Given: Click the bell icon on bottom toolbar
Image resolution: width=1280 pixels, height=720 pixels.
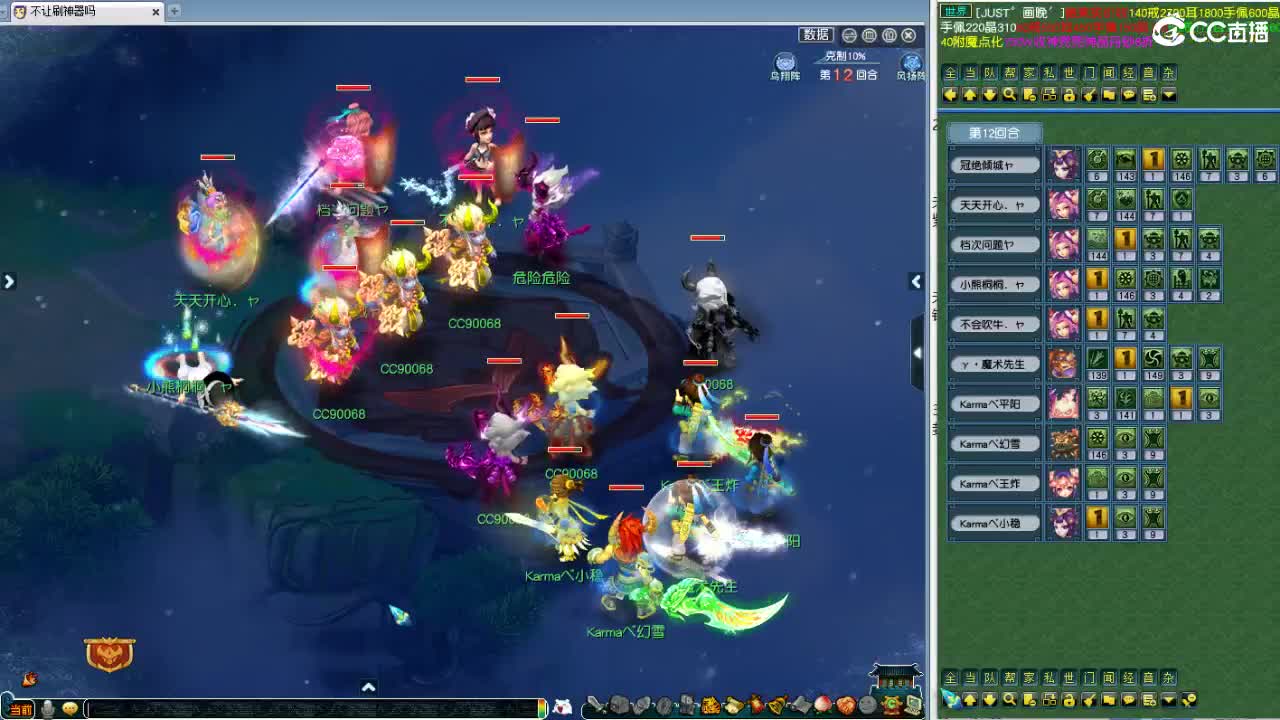Looking at the screenshot, I should pos(775,705).
